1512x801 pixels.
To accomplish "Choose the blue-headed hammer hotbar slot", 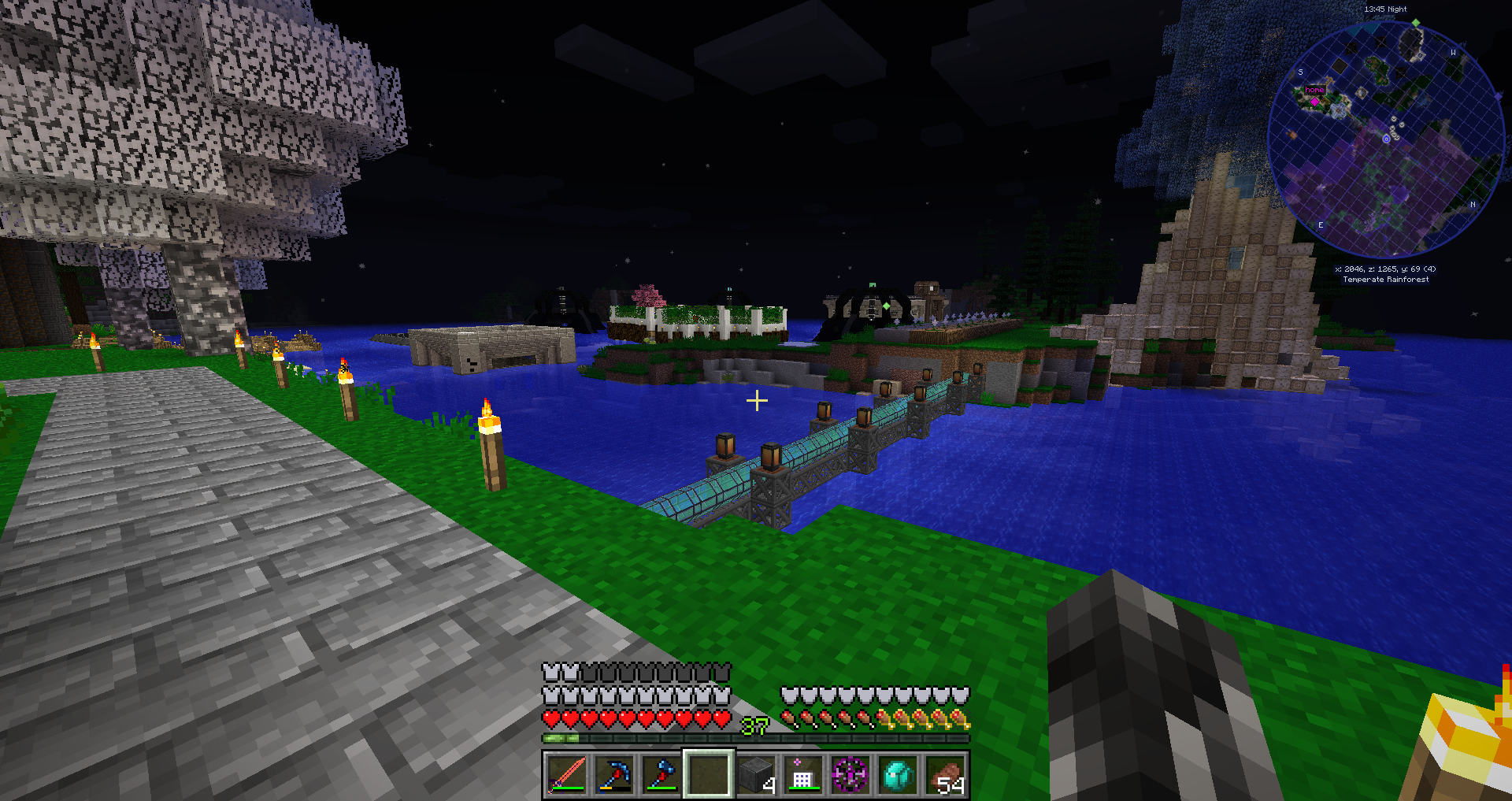I will click(661, 774).
